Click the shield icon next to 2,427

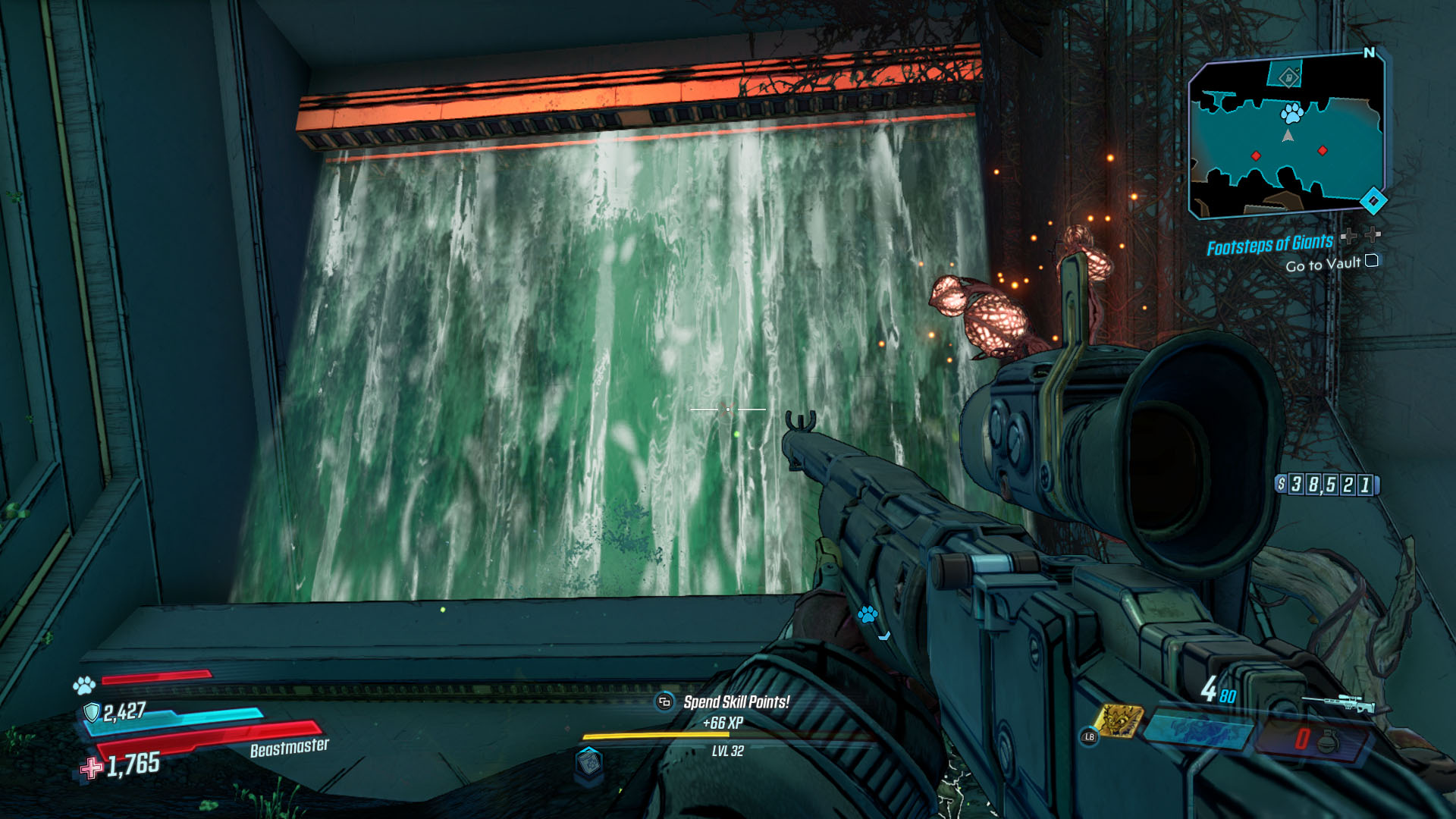point(92,712)
